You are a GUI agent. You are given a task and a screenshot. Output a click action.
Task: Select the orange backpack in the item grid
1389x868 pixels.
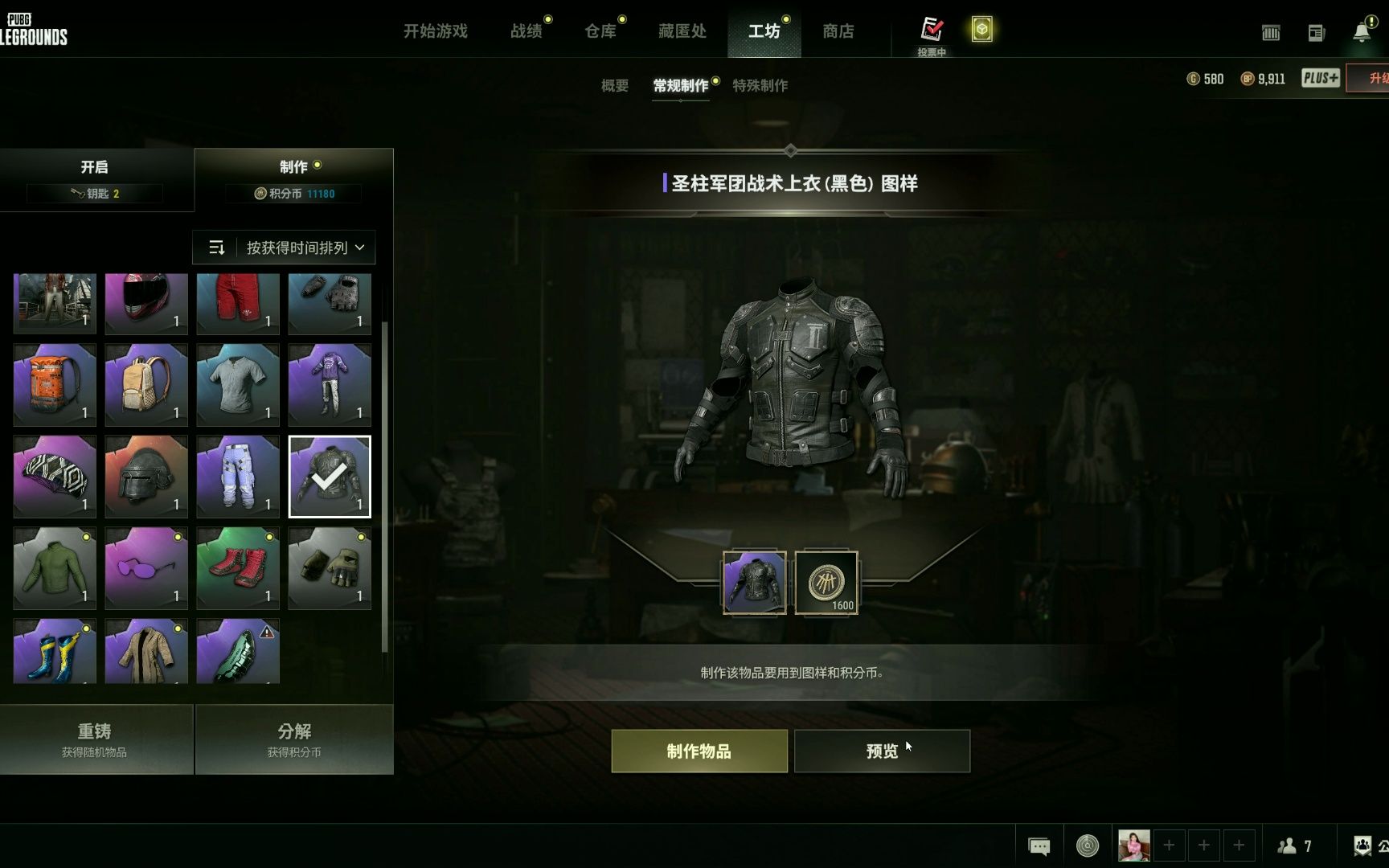(x=54, y=384)
